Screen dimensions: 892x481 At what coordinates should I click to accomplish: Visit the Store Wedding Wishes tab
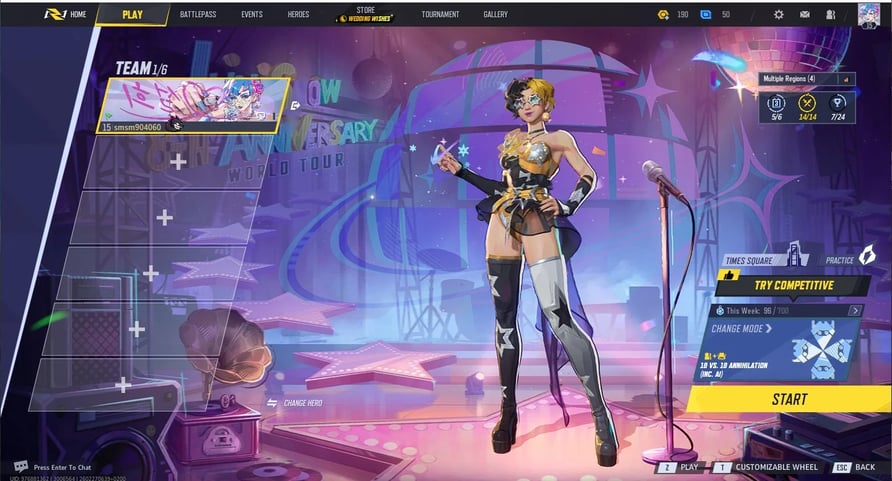[365, 15]
